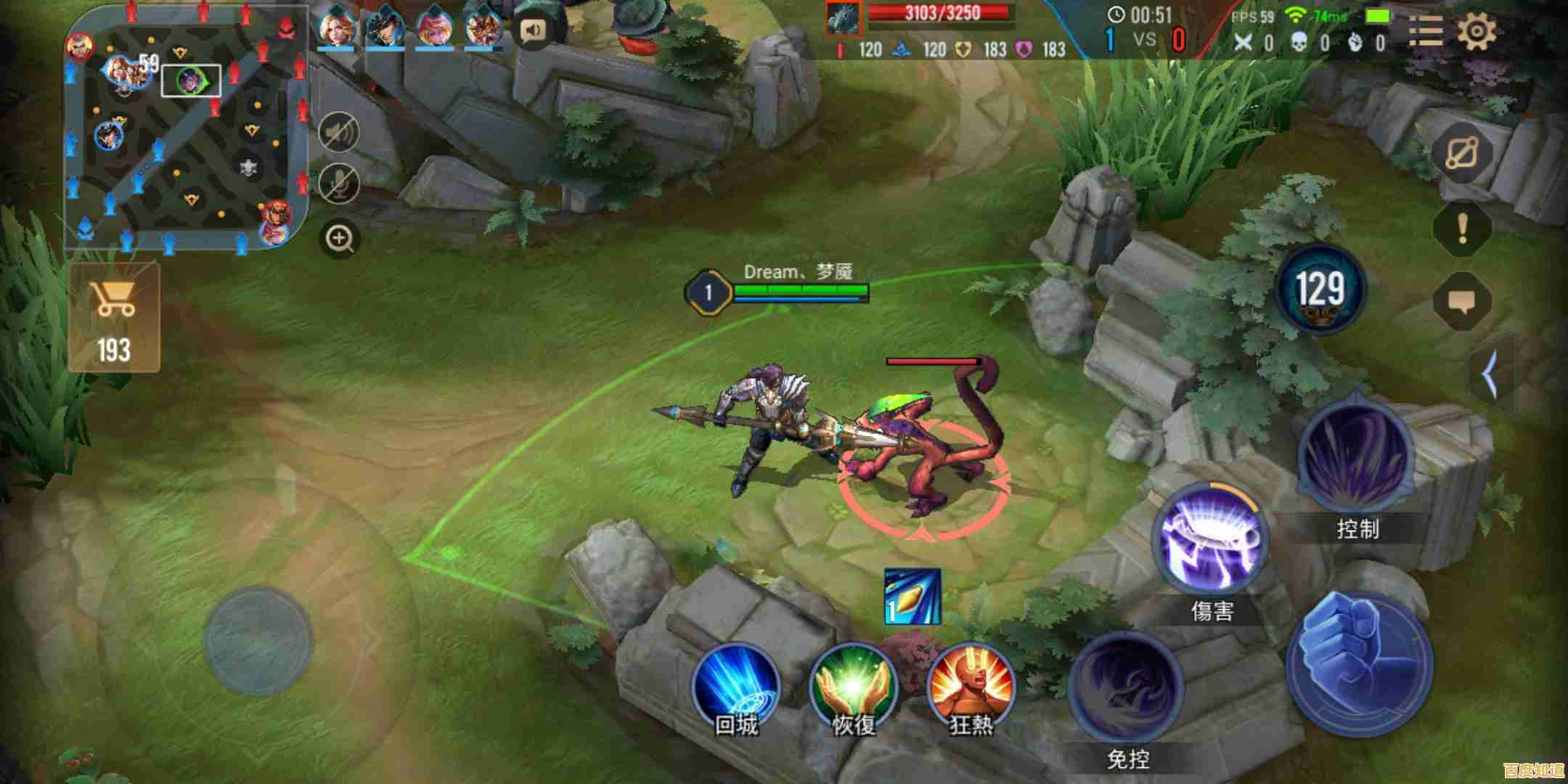Use the 回城 recall ability

click(735, 686)
